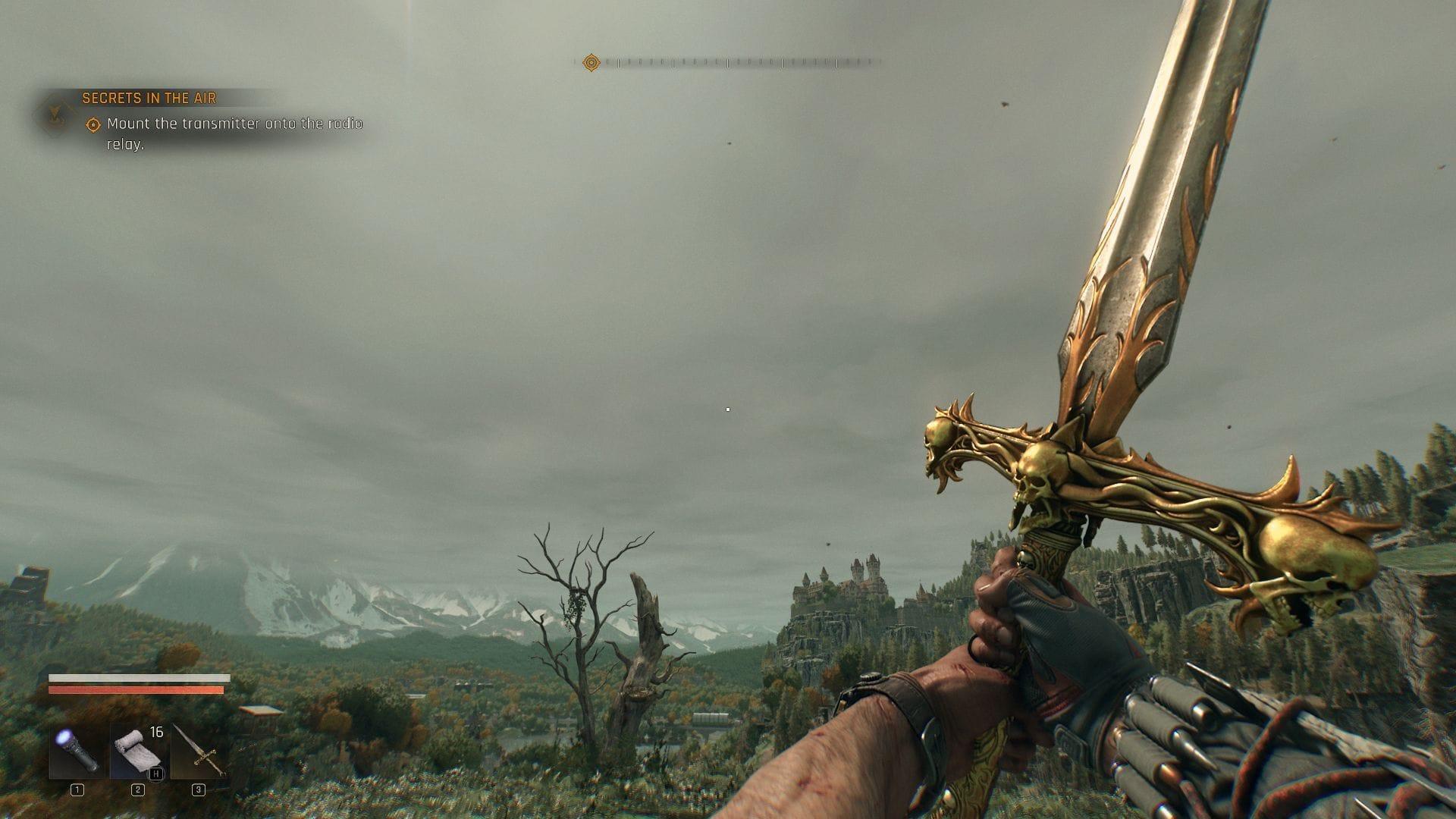
Task: Toggle the compass bar visibility
Action: coord(728,62)
